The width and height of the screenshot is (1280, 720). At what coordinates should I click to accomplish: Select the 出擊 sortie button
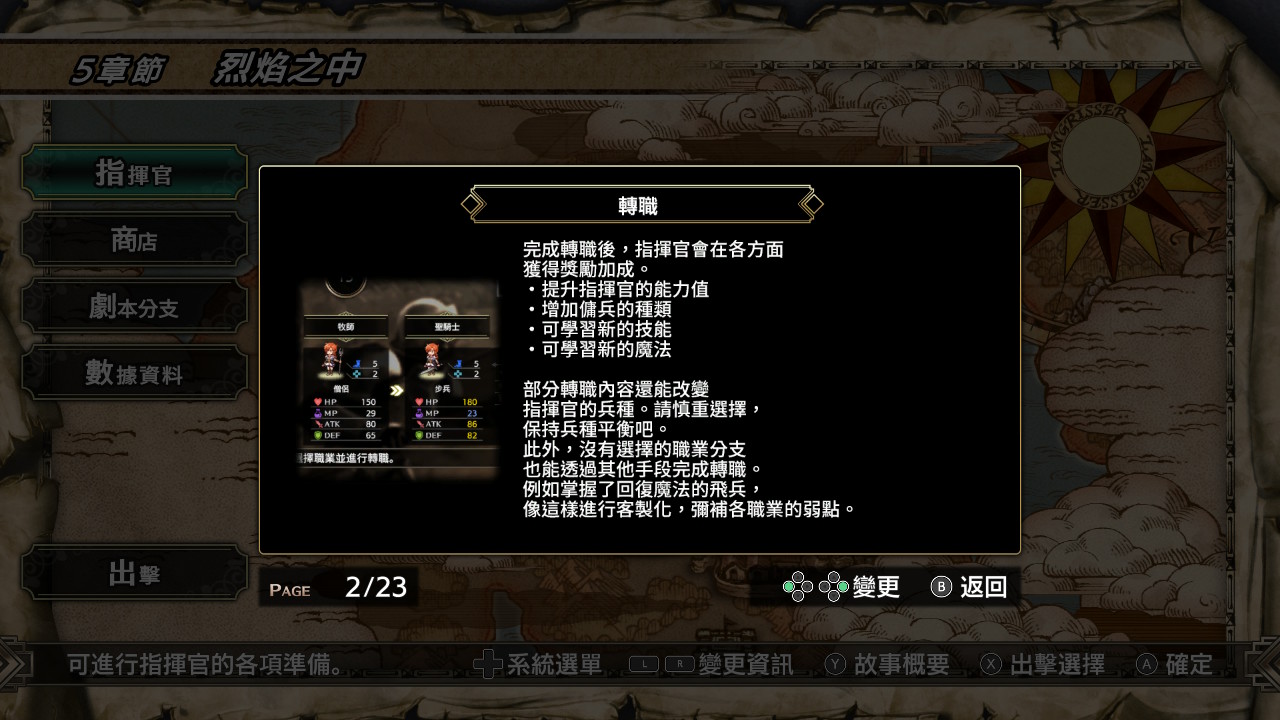(134, 573)
